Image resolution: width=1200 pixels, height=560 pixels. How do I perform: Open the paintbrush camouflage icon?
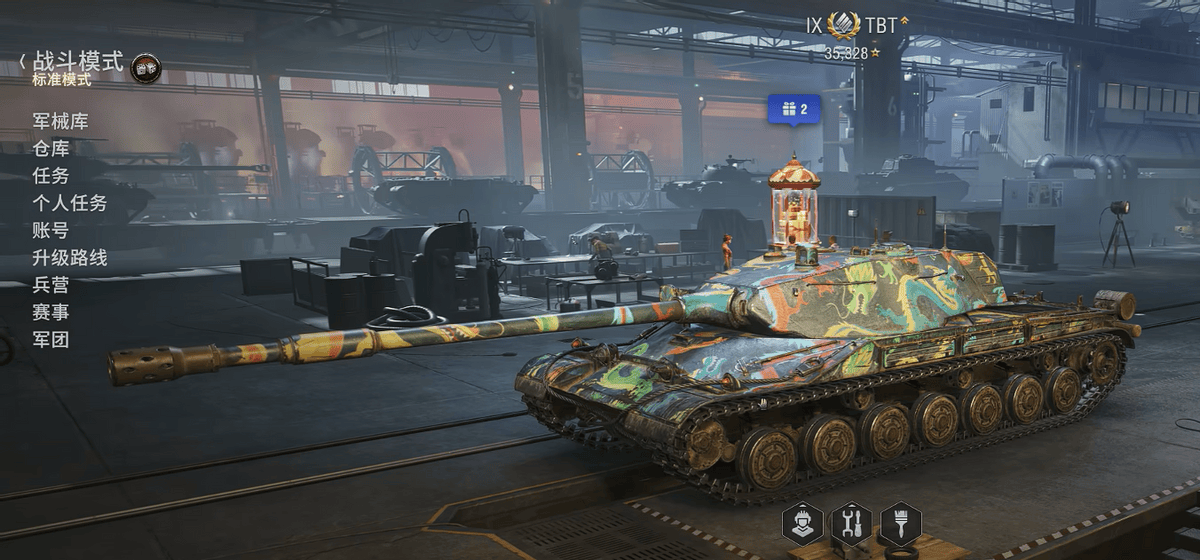[x=900, y=523]
